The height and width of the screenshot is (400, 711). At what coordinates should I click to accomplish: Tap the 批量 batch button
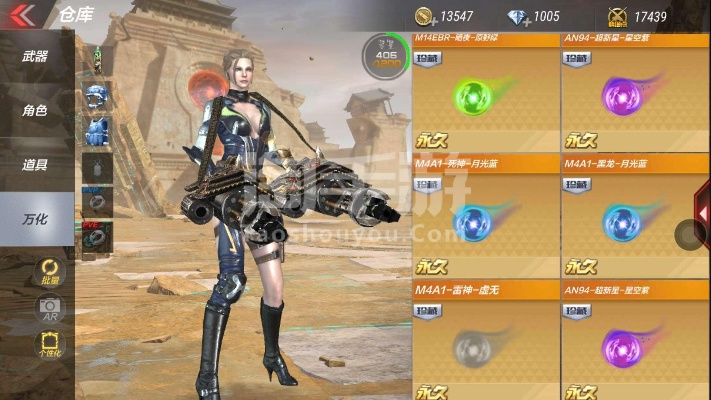point(48,269)
